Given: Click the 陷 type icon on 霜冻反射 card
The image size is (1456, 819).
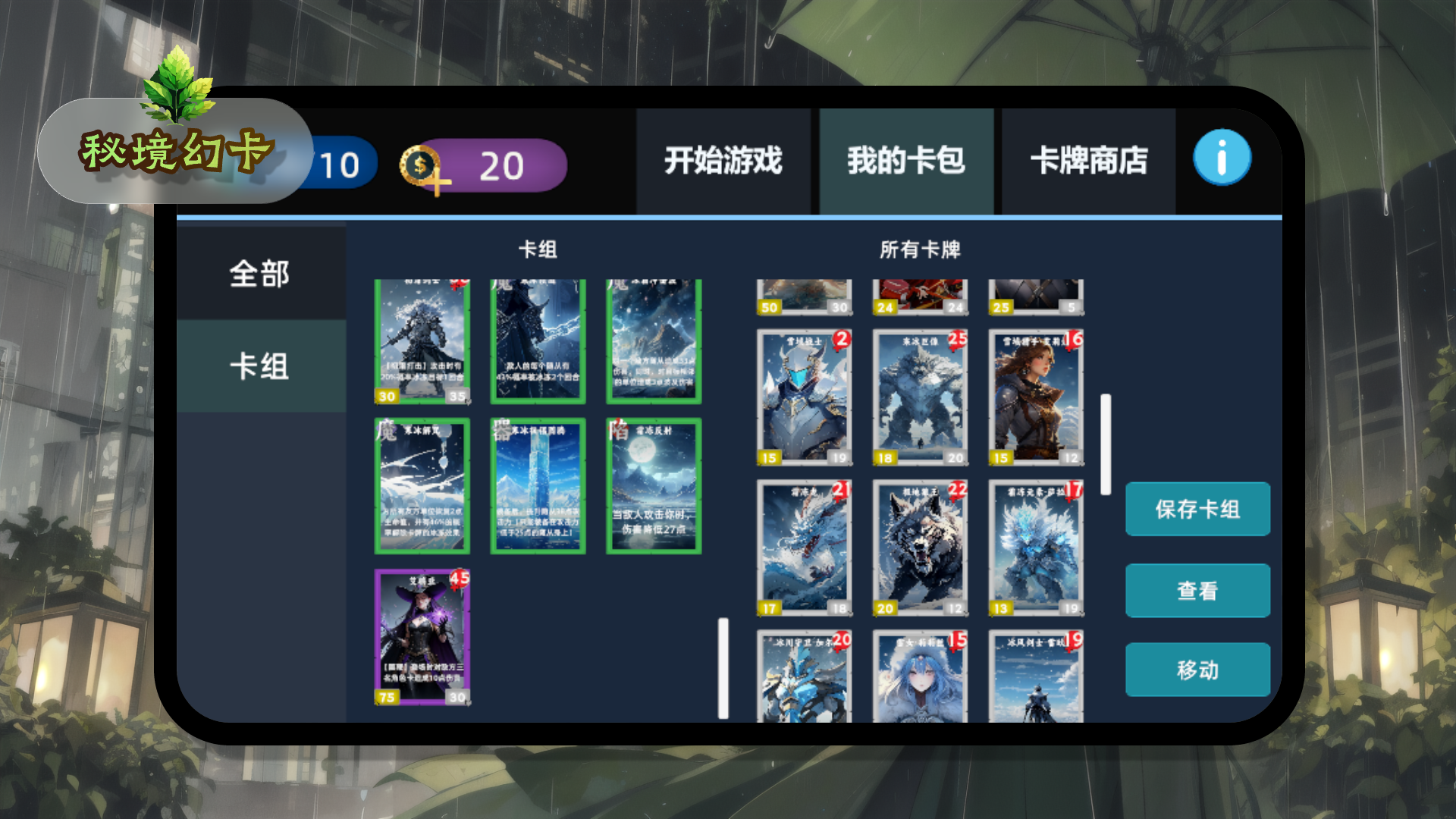Looking at the screenshot, I should coord(617,428).
